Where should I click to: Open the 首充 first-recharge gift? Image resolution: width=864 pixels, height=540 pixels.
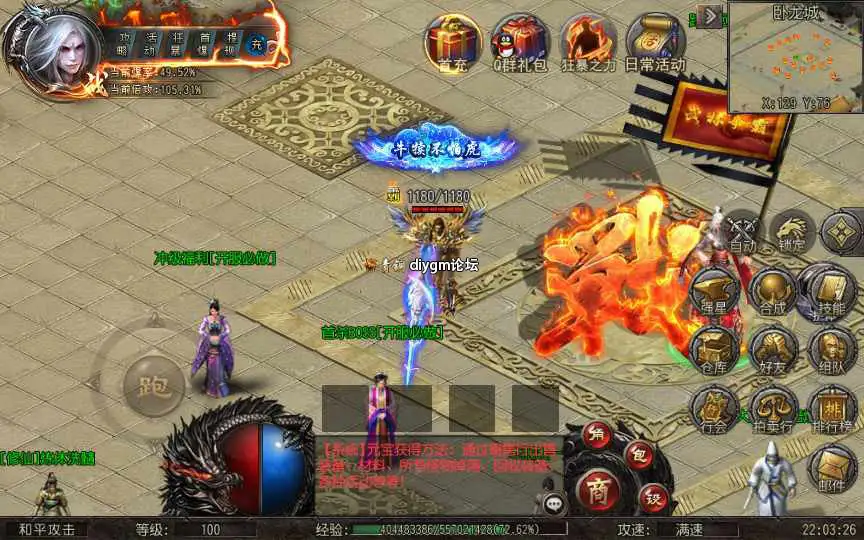point(452,42)
